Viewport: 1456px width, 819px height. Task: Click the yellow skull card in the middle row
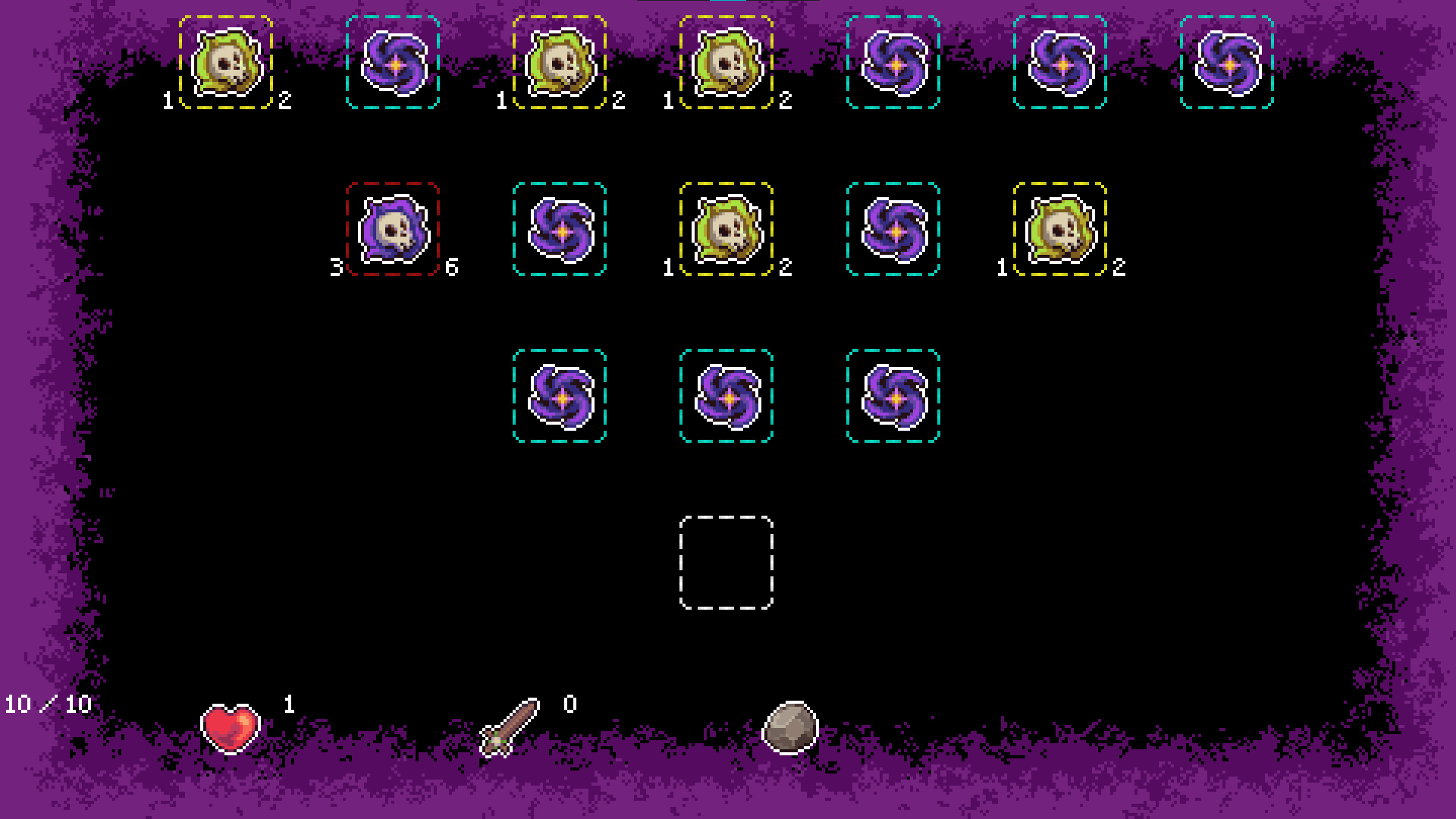pos(726,228)
